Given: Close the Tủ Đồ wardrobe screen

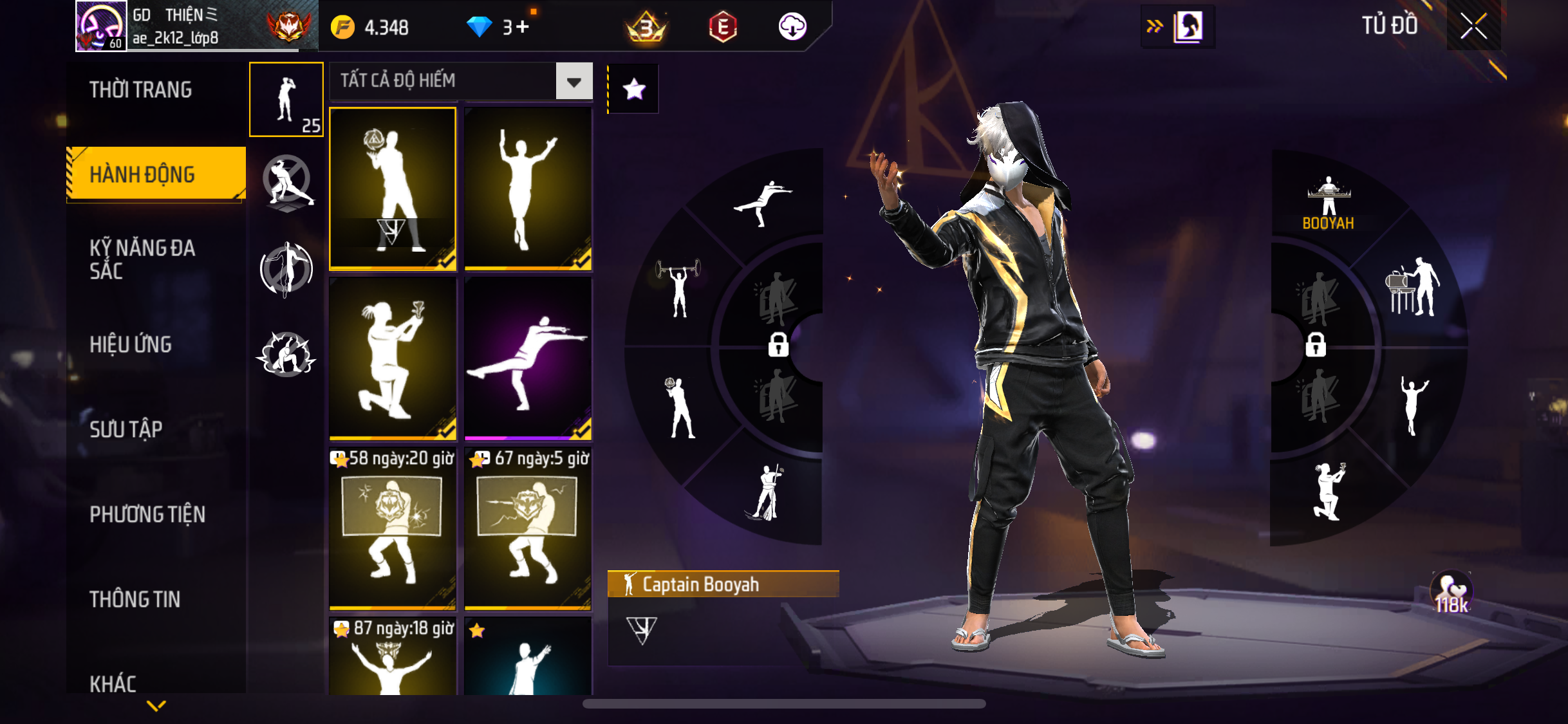Looking at the screenshot, I should [1473, 26].
